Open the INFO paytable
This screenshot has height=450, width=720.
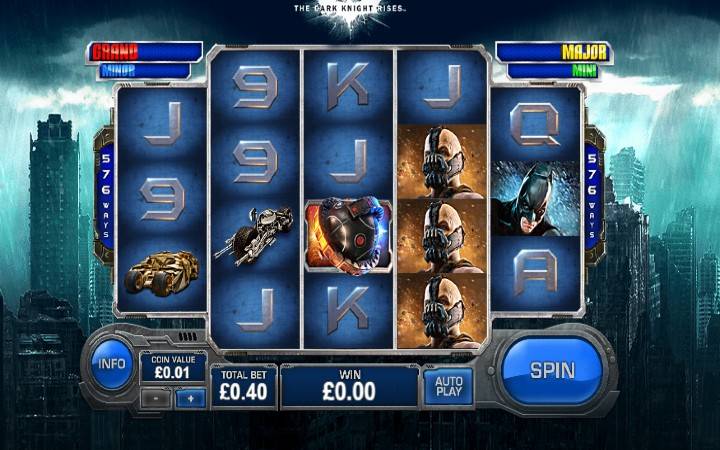pyautogui.click(x=112, y=364)
